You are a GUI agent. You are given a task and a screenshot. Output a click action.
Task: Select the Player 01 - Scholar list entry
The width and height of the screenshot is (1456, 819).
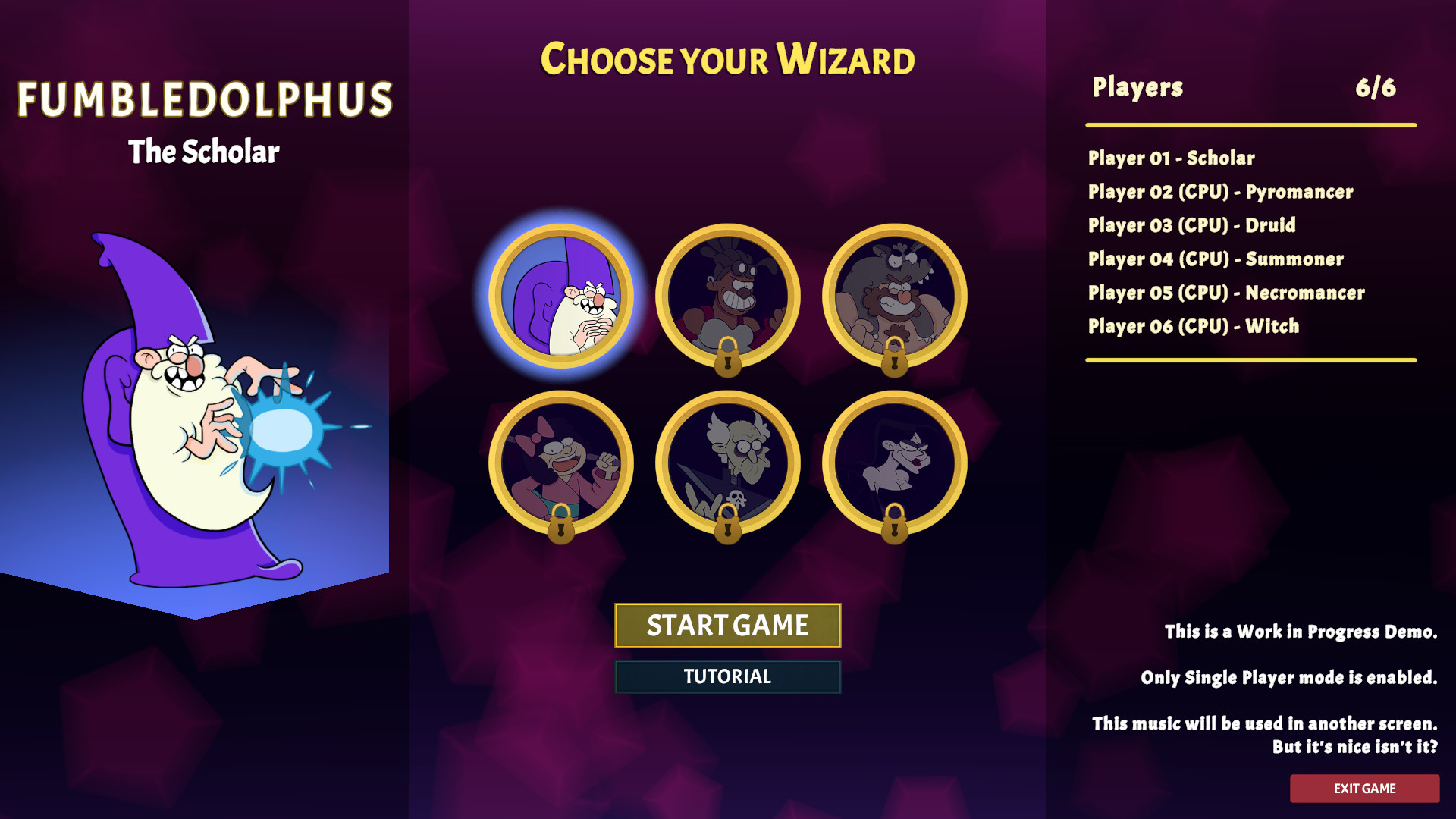tap(1171, 158)
